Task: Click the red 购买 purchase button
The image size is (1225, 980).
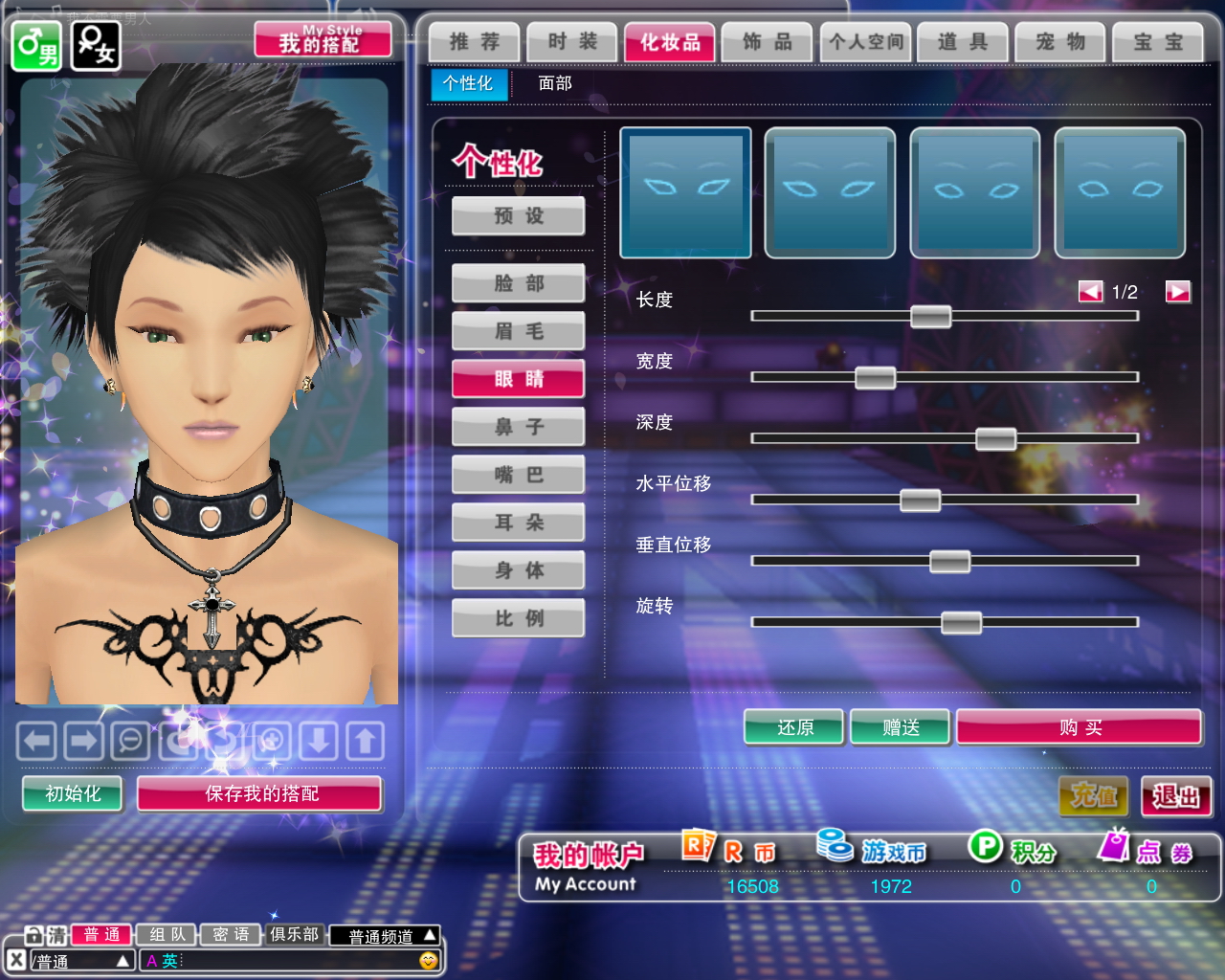Action: tap(1080, 727)
